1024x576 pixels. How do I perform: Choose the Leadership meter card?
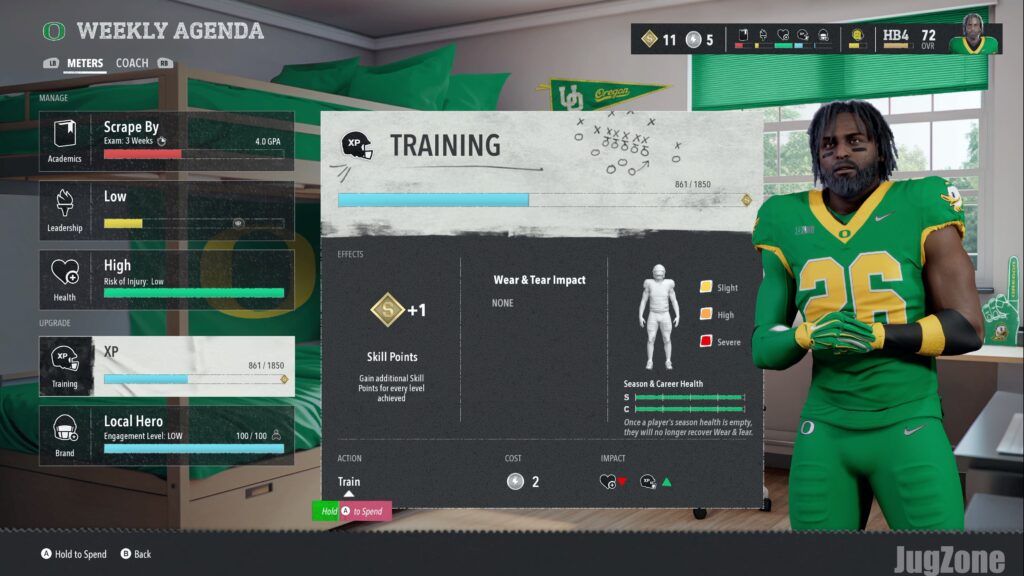click(x=166, y=210)
